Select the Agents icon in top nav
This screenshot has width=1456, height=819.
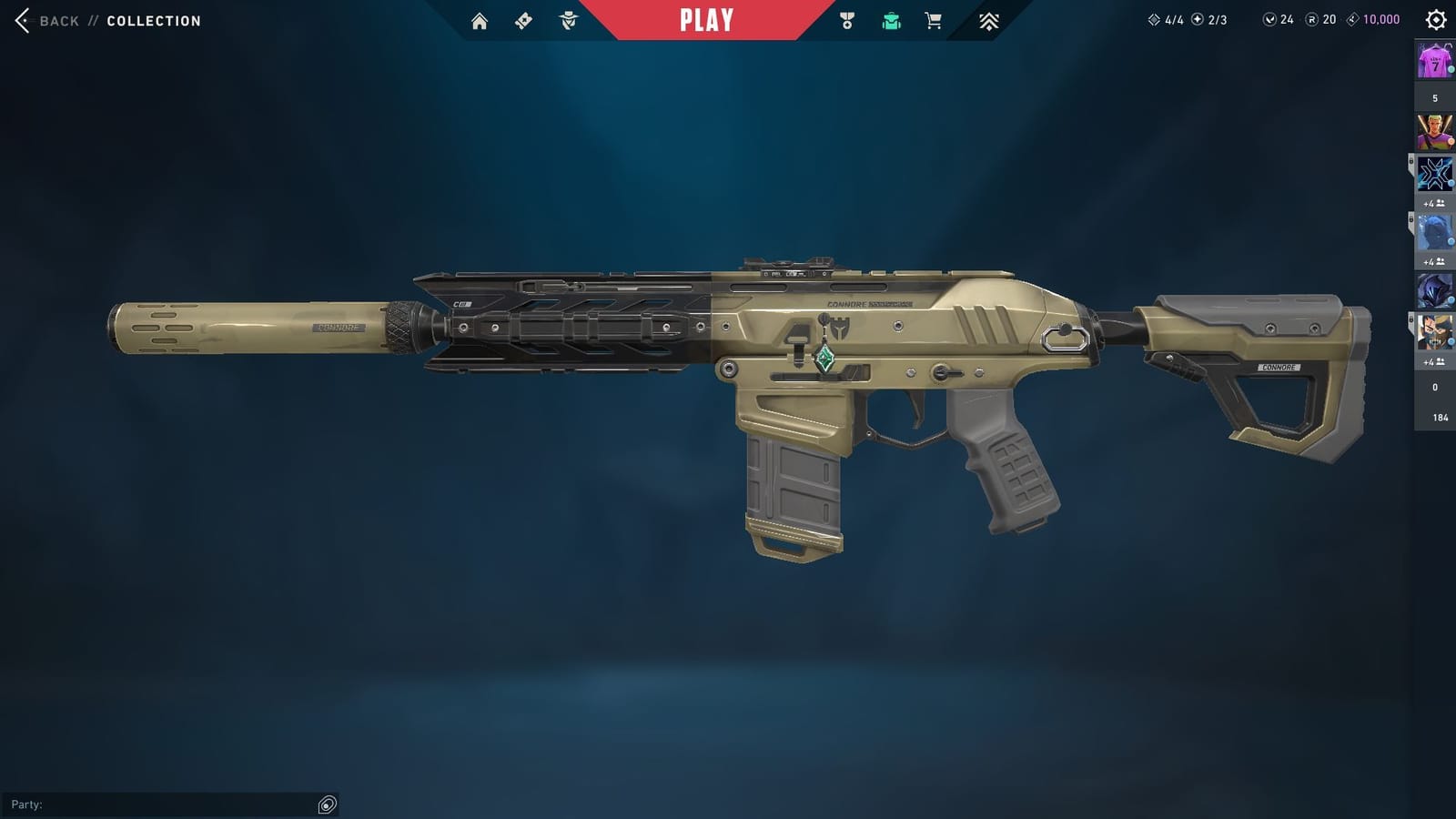(x=567, y=20)
